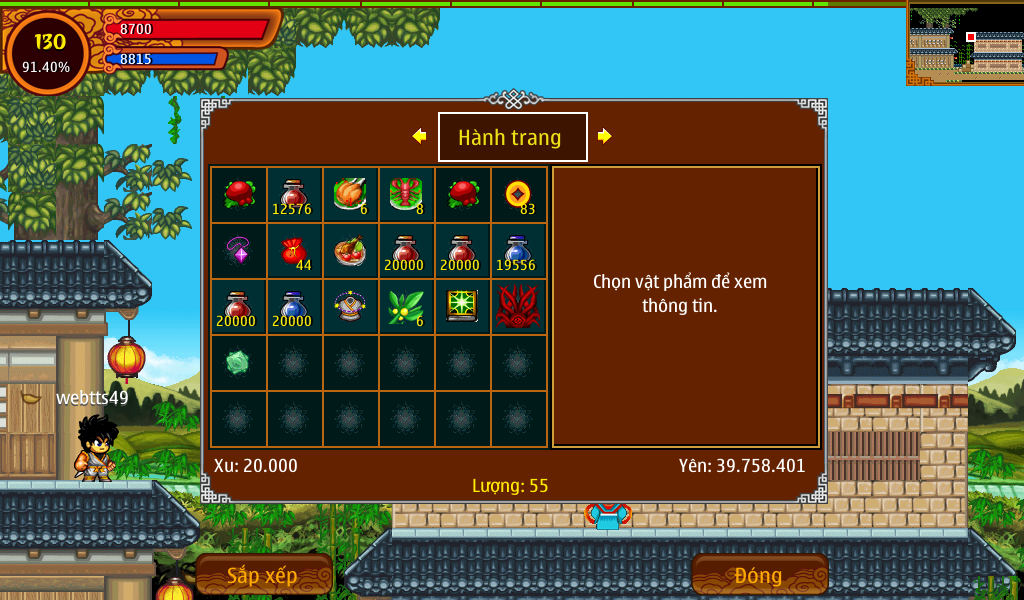
Task: Select the red potion stack of 12576
Action: (294, 195)
